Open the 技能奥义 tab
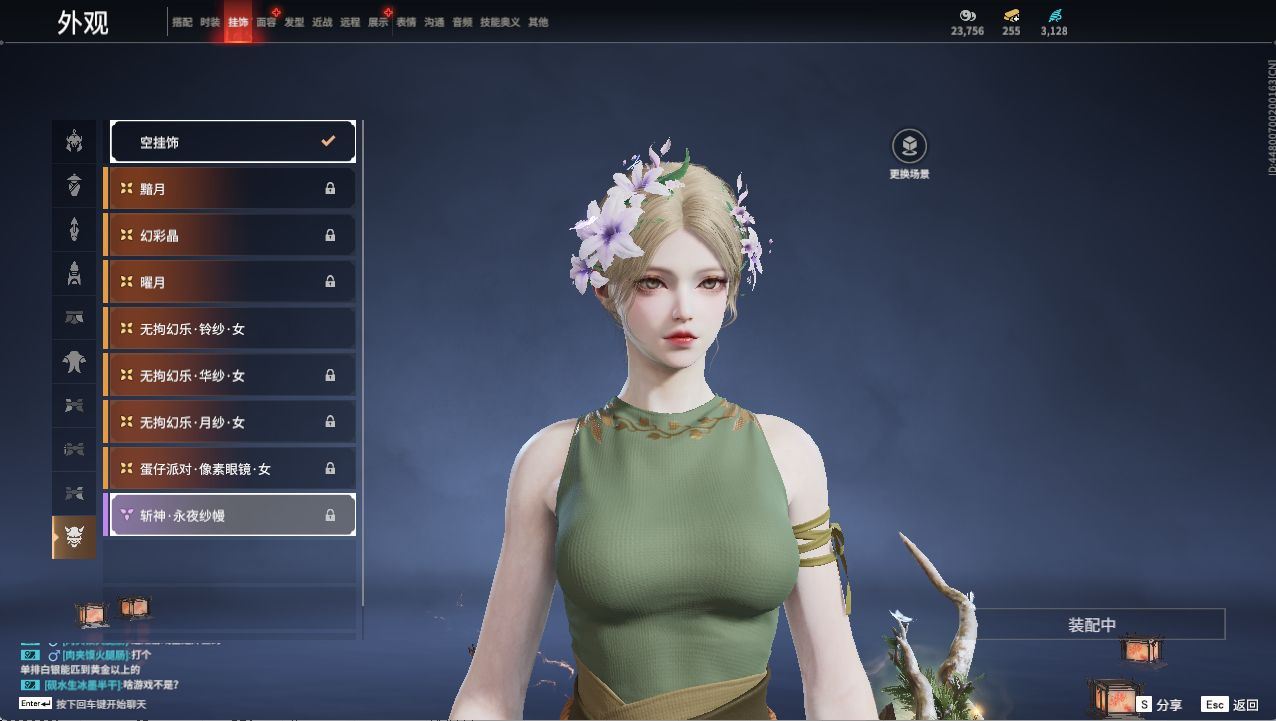1276x721 pixels. (x=500, y=22)
